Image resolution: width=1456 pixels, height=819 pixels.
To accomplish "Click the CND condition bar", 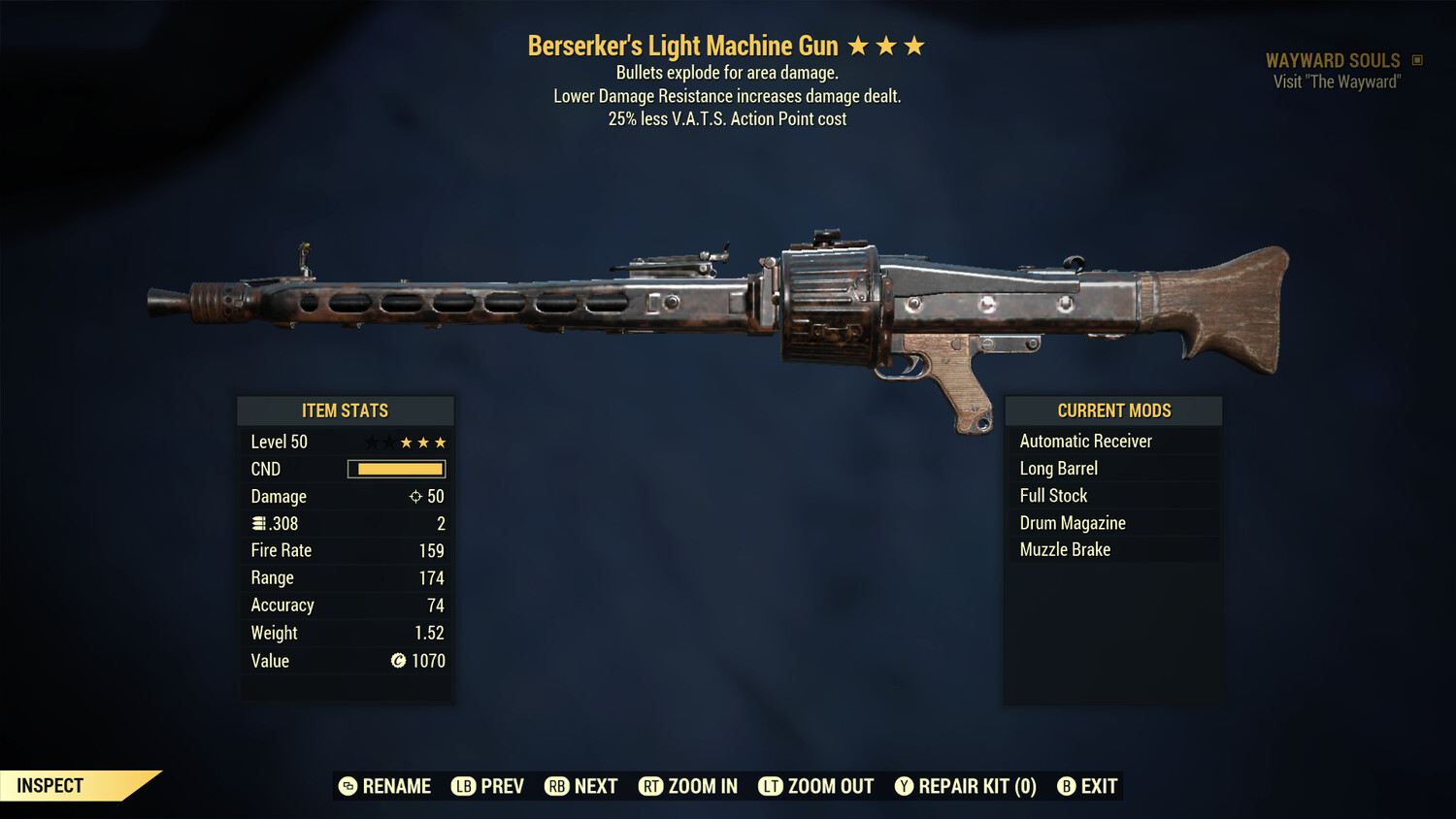I will pyautogui.click(x=396, y=469).
